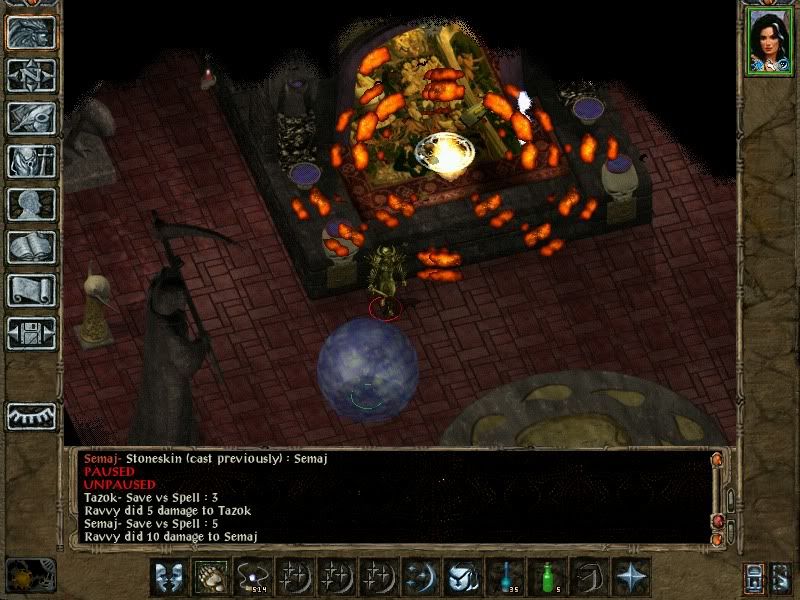
Task: Click the closed-eye rest button
Action: tap(31, 415)
